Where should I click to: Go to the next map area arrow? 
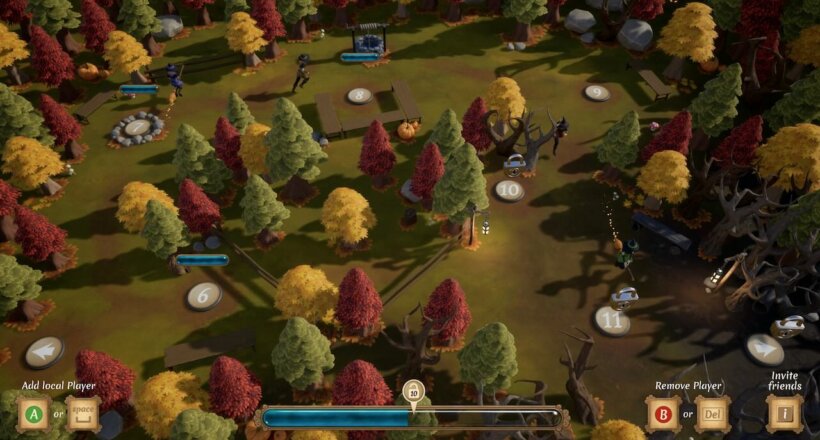pos(764,348)
